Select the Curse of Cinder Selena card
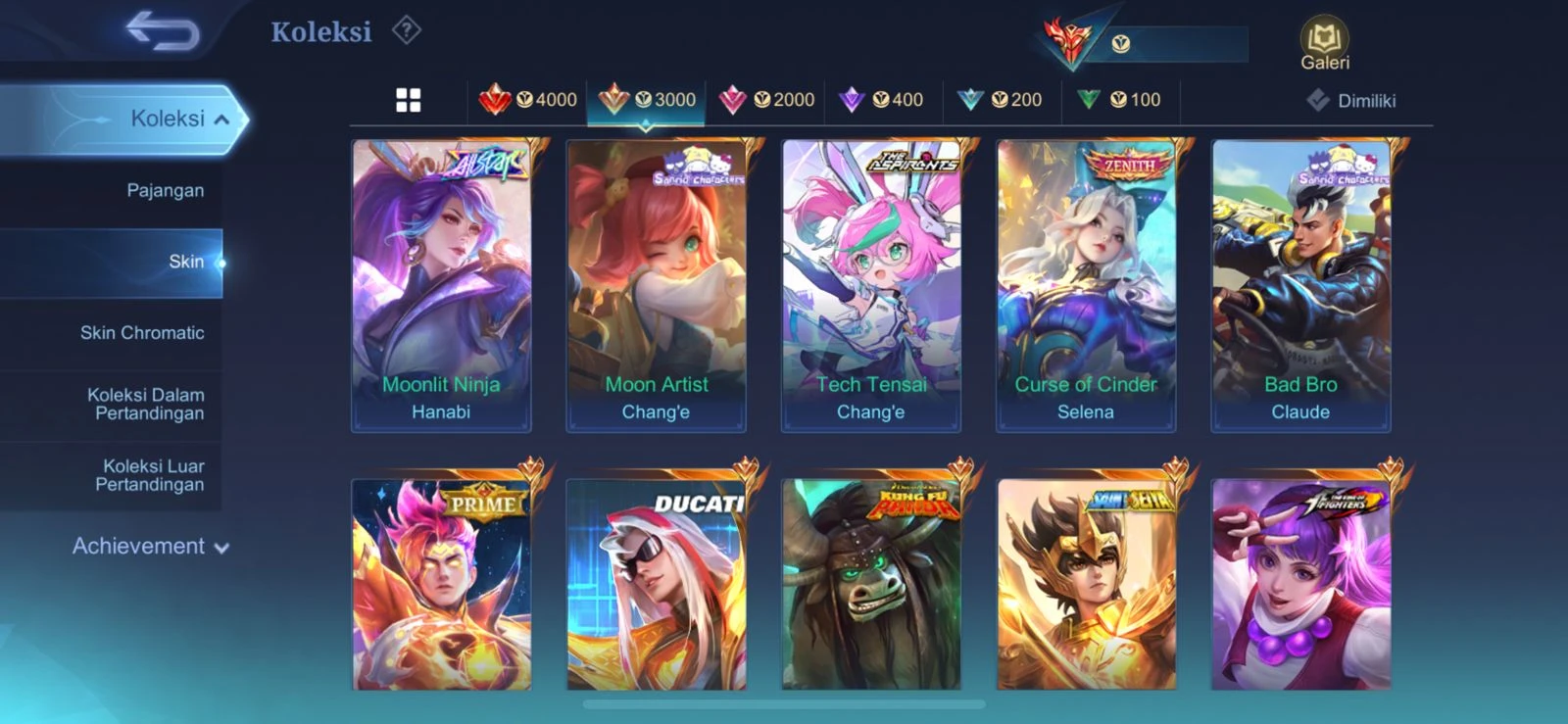This screenshot has width=1568, height=724. (x=1086, y=285)
